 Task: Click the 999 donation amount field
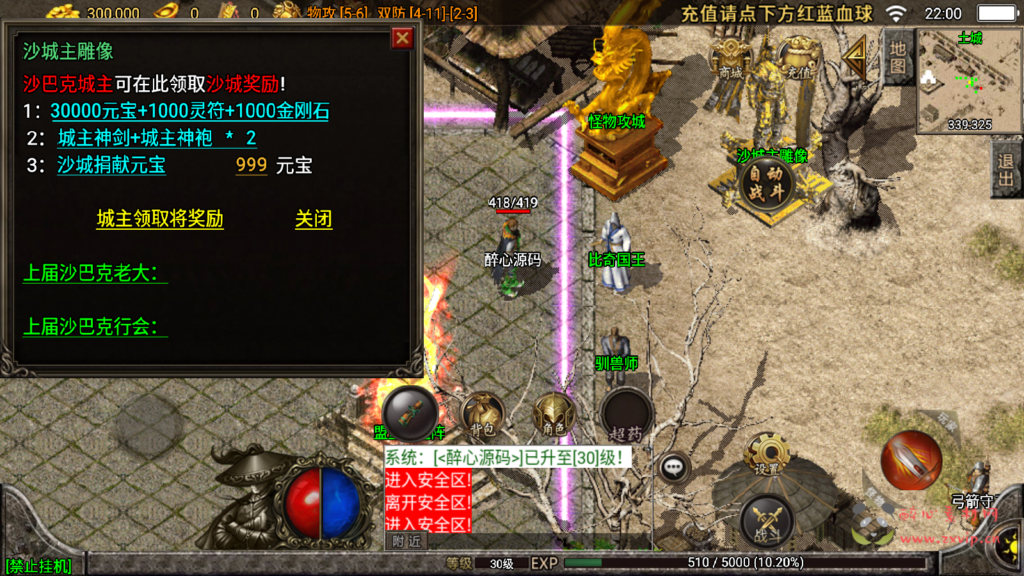pos(251,165)
